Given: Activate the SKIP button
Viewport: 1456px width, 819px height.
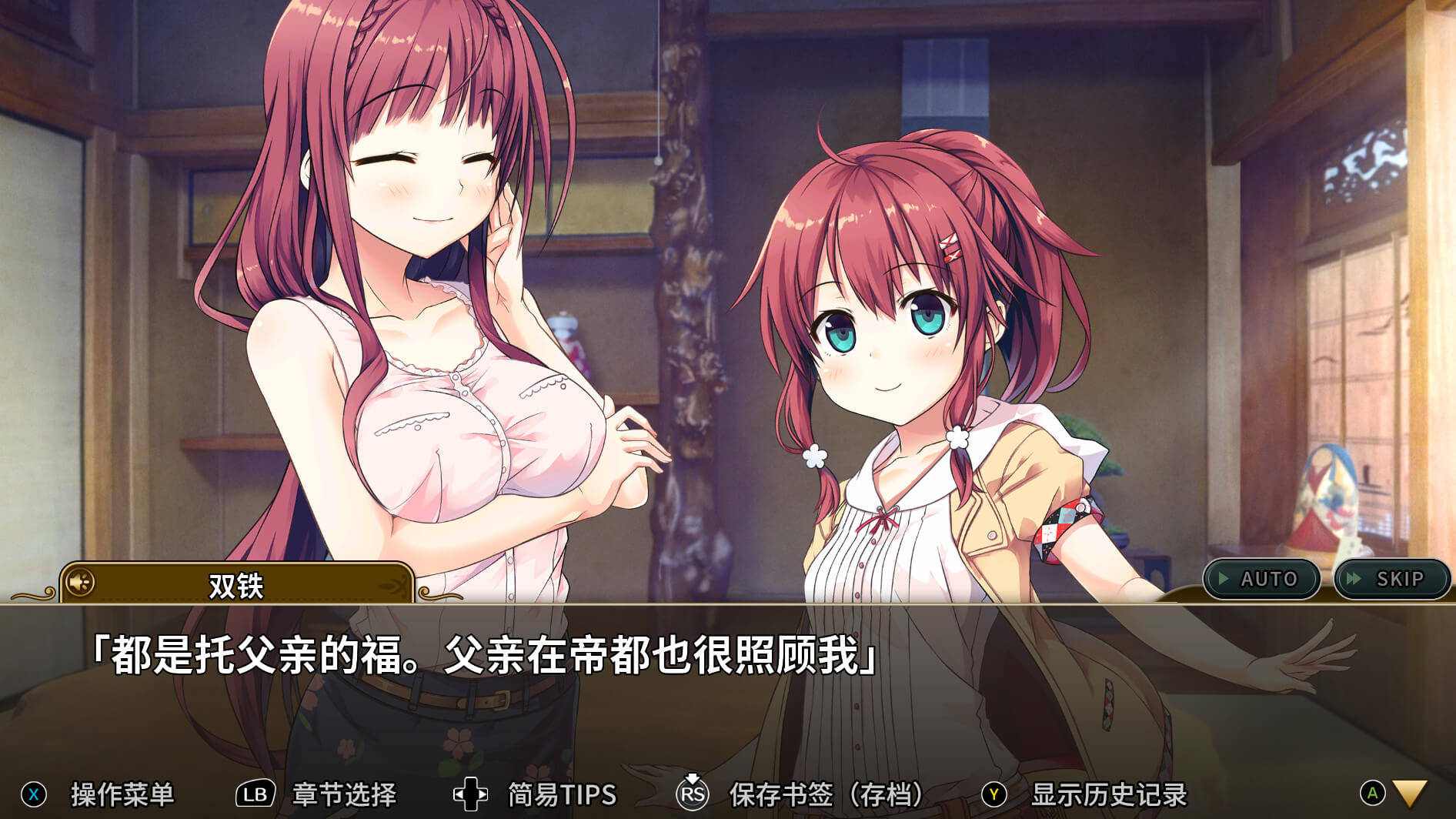Looking at the screenshot, I should tap(1391, 579).
